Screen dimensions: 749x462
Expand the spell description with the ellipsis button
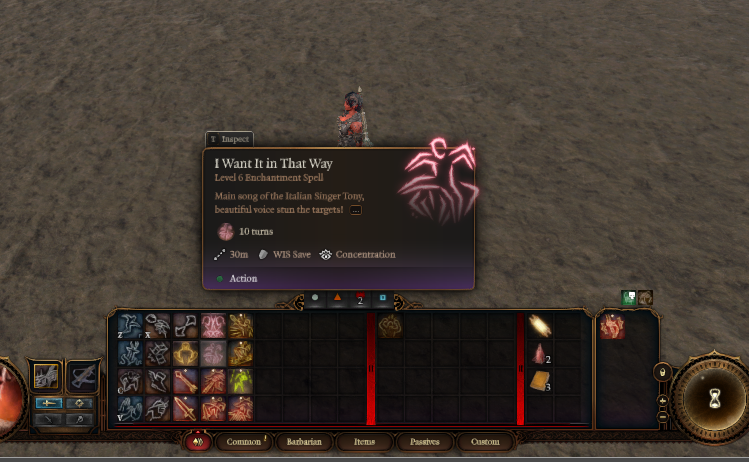355,210
